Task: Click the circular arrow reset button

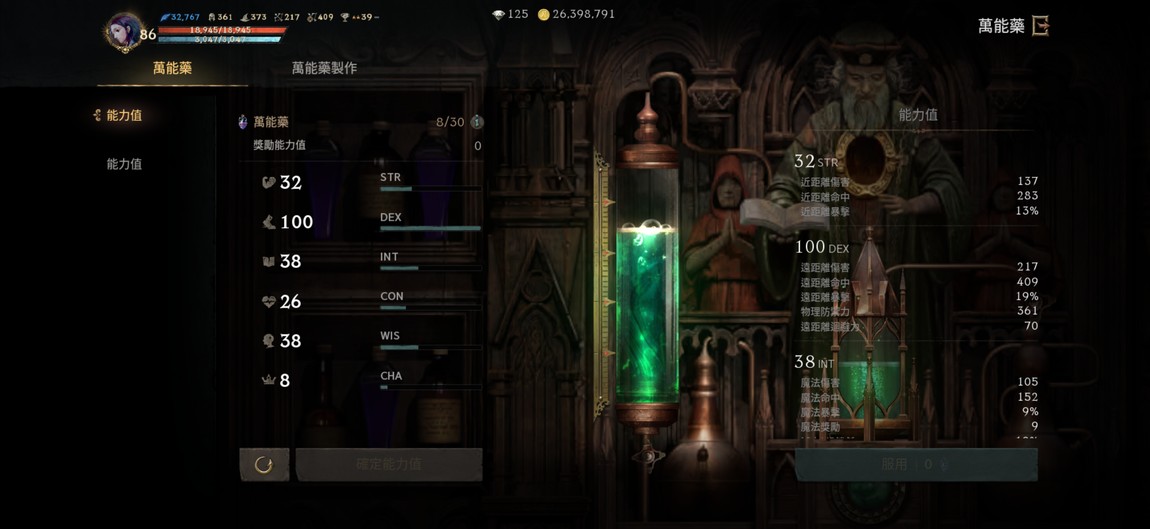Action: click(x=264, y=464)
